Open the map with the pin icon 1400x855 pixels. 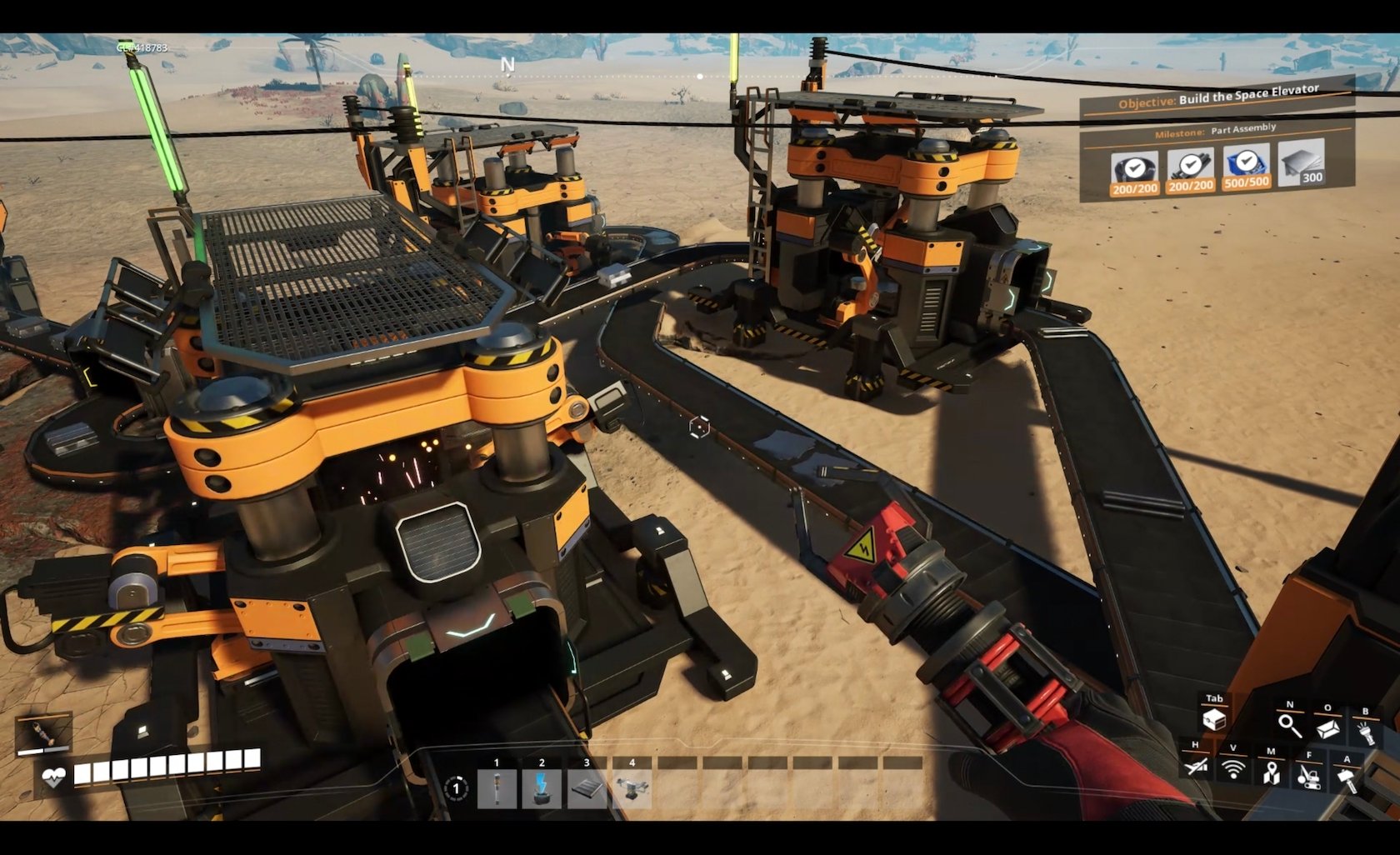click(1271, 772)
